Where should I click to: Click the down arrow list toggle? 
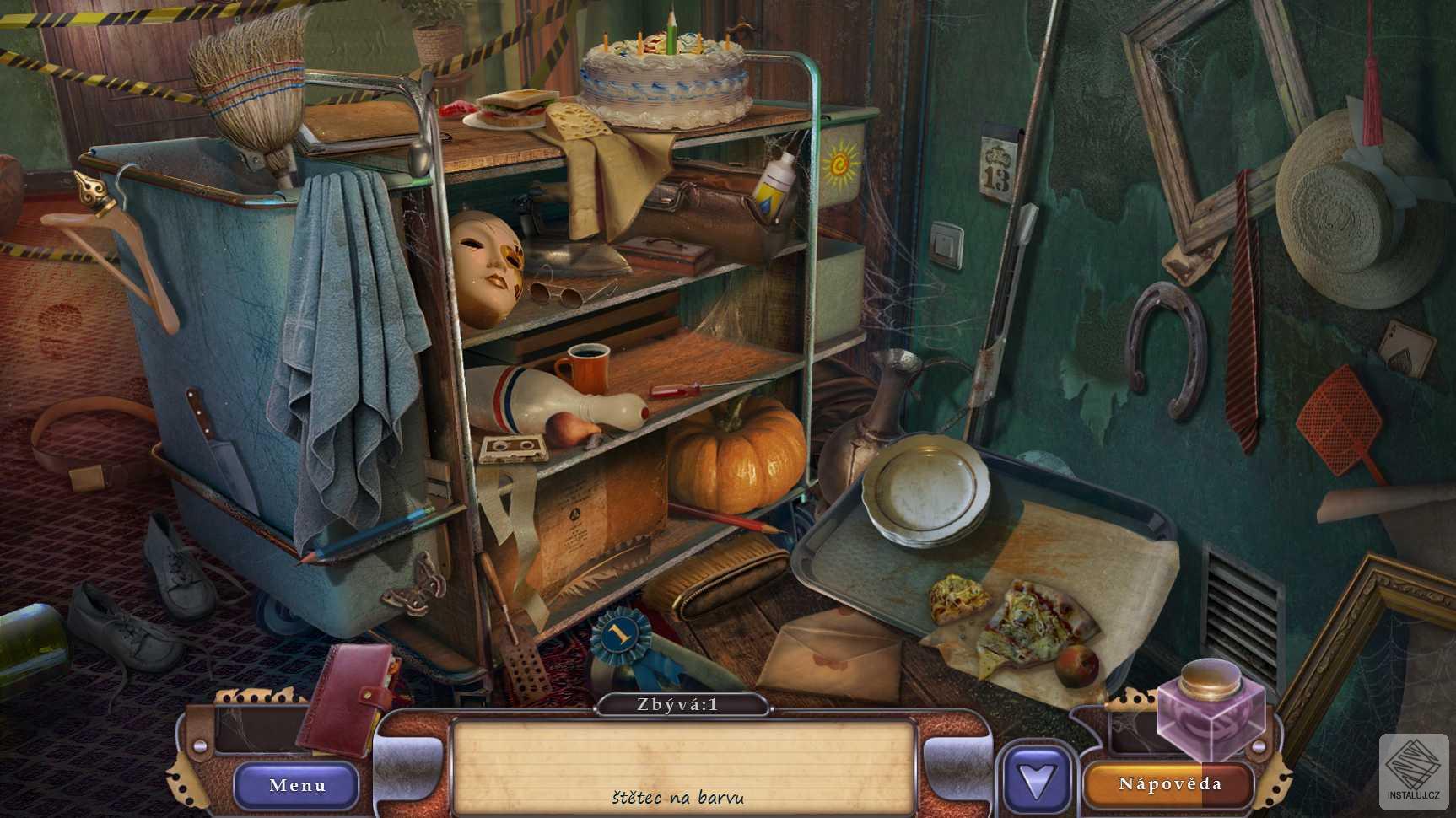pos(1037,782)
